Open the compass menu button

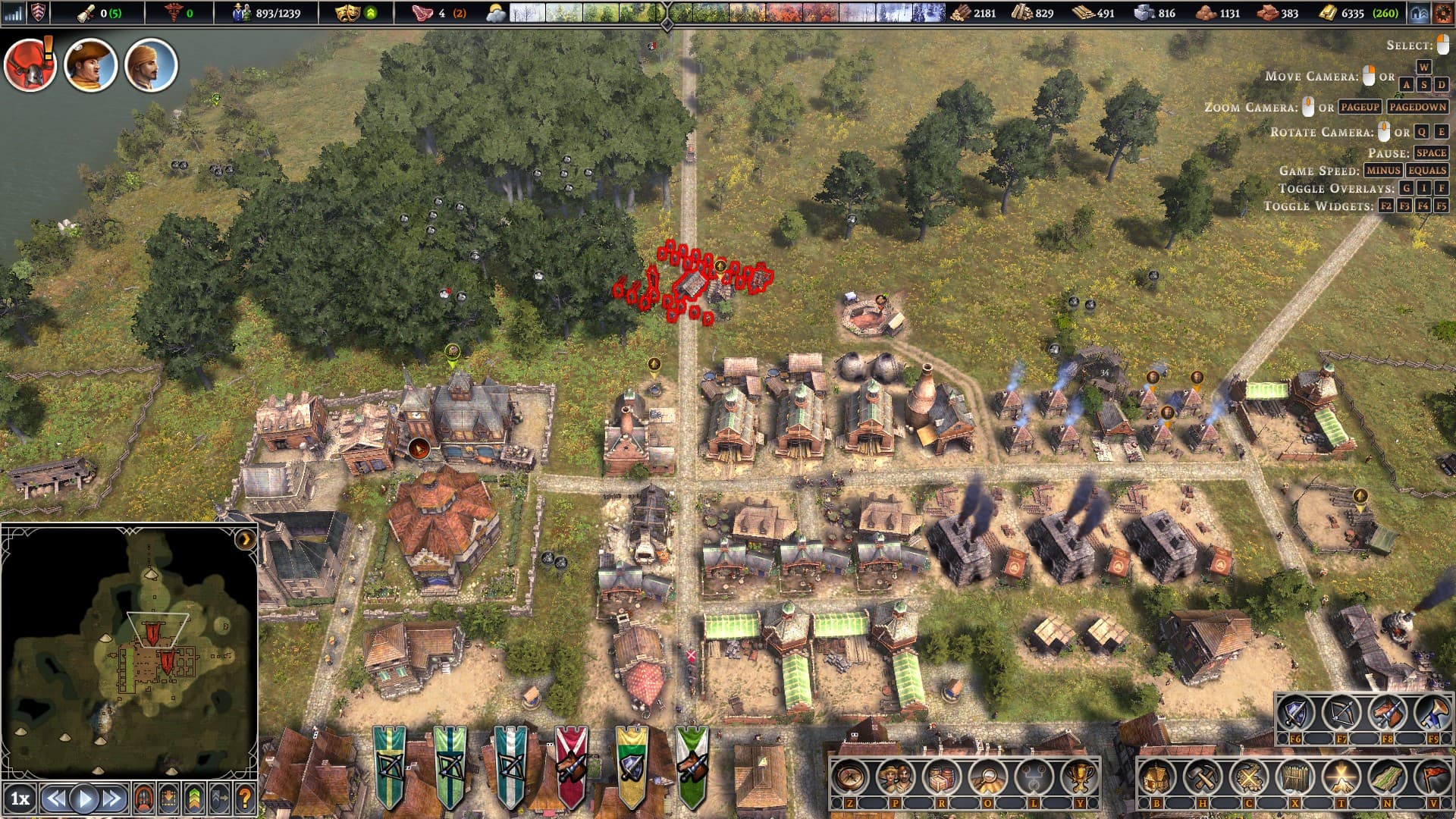click(849, 777)
